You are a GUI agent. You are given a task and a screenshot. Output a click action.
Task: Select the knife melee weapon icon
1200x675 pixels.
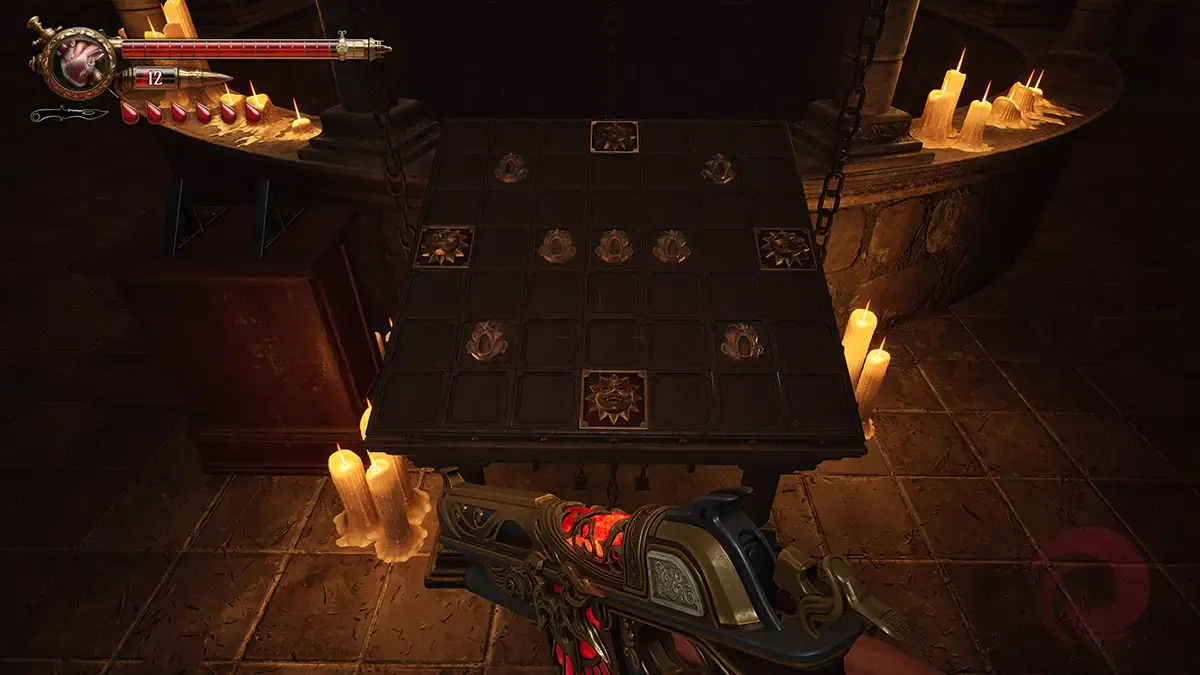tap(68, 114)
